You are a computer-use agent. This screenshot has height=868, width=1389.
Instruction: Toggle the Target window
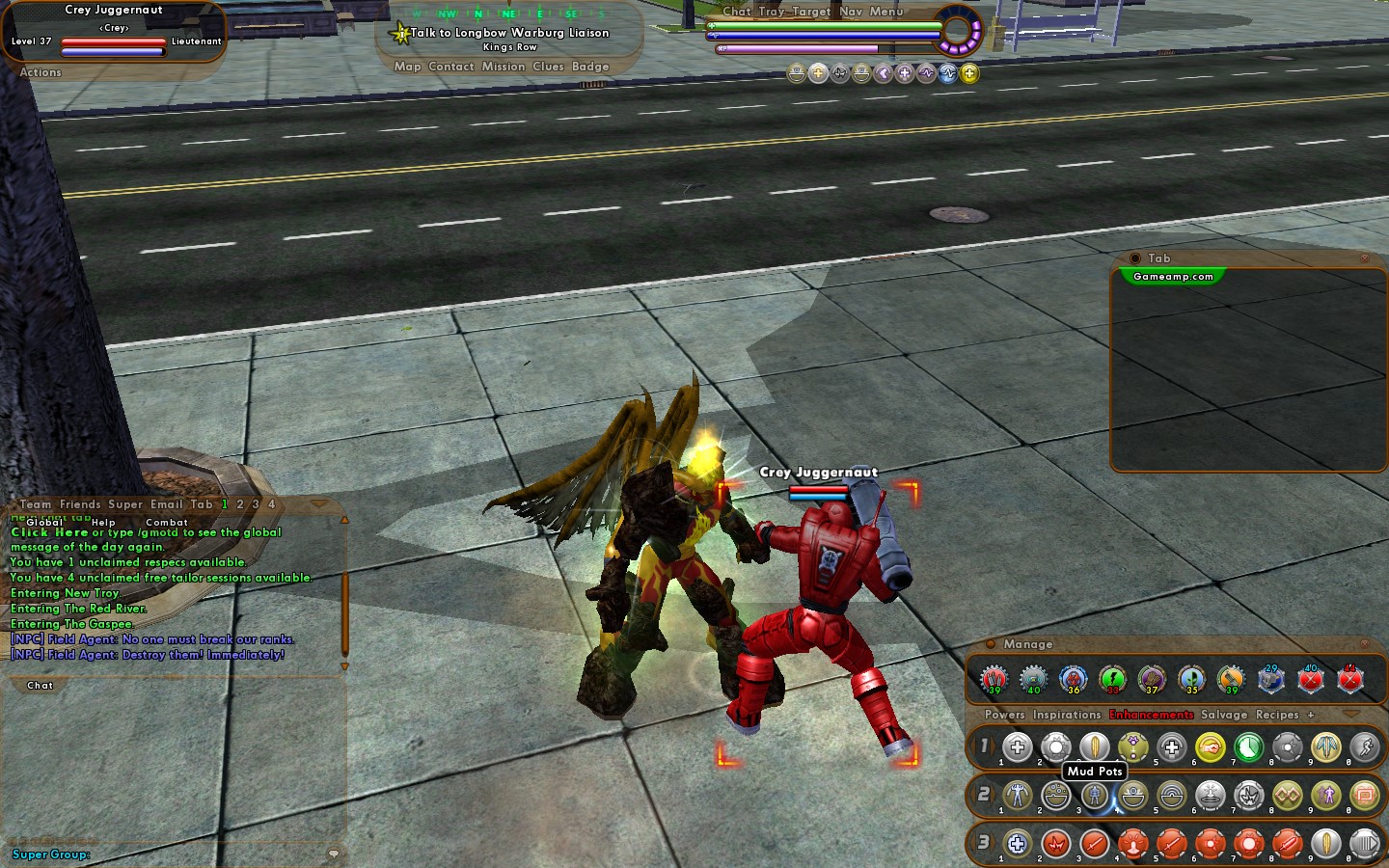click(x=811, y=12)
